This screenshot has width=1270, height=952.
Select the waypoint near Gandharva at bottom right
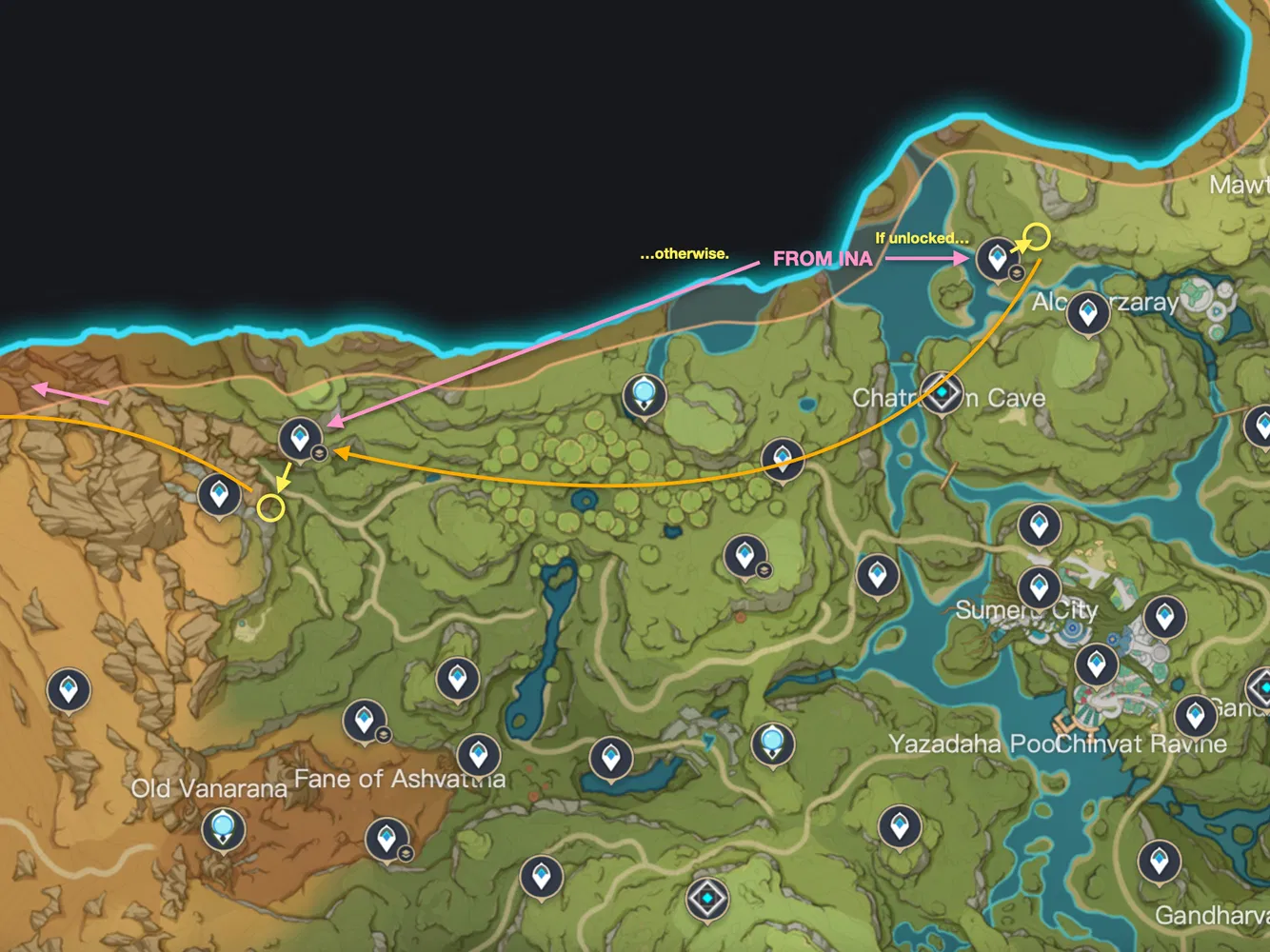[x=1158, y=860]
